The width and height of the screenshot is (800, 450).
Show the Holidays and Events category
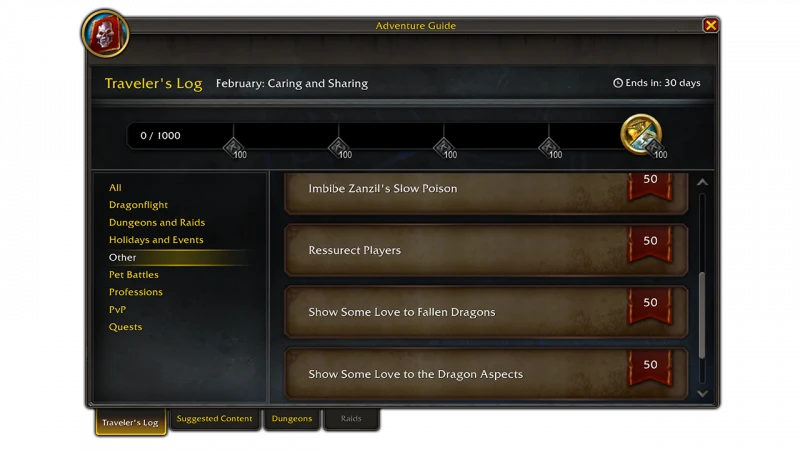[x=156, y=240]
